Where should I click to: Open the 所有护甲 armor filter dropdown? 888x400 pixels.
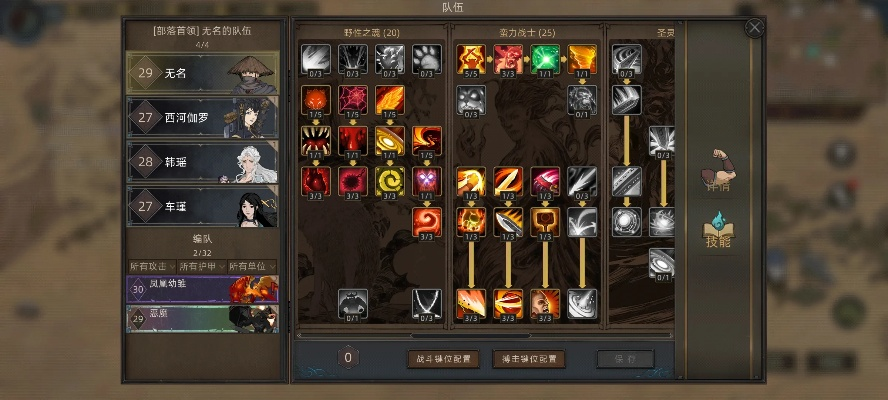201,265
